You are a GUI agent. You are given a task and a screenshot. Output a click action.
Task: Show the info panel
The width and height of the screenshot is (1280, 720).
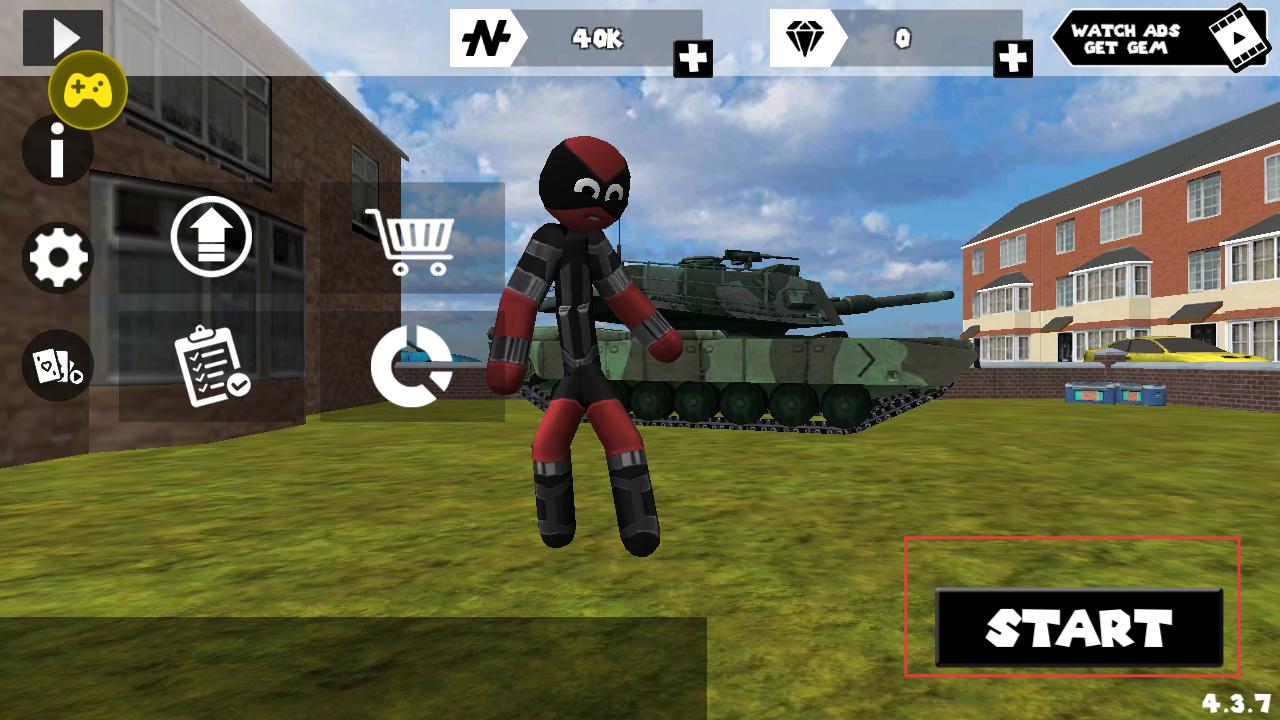57,152
